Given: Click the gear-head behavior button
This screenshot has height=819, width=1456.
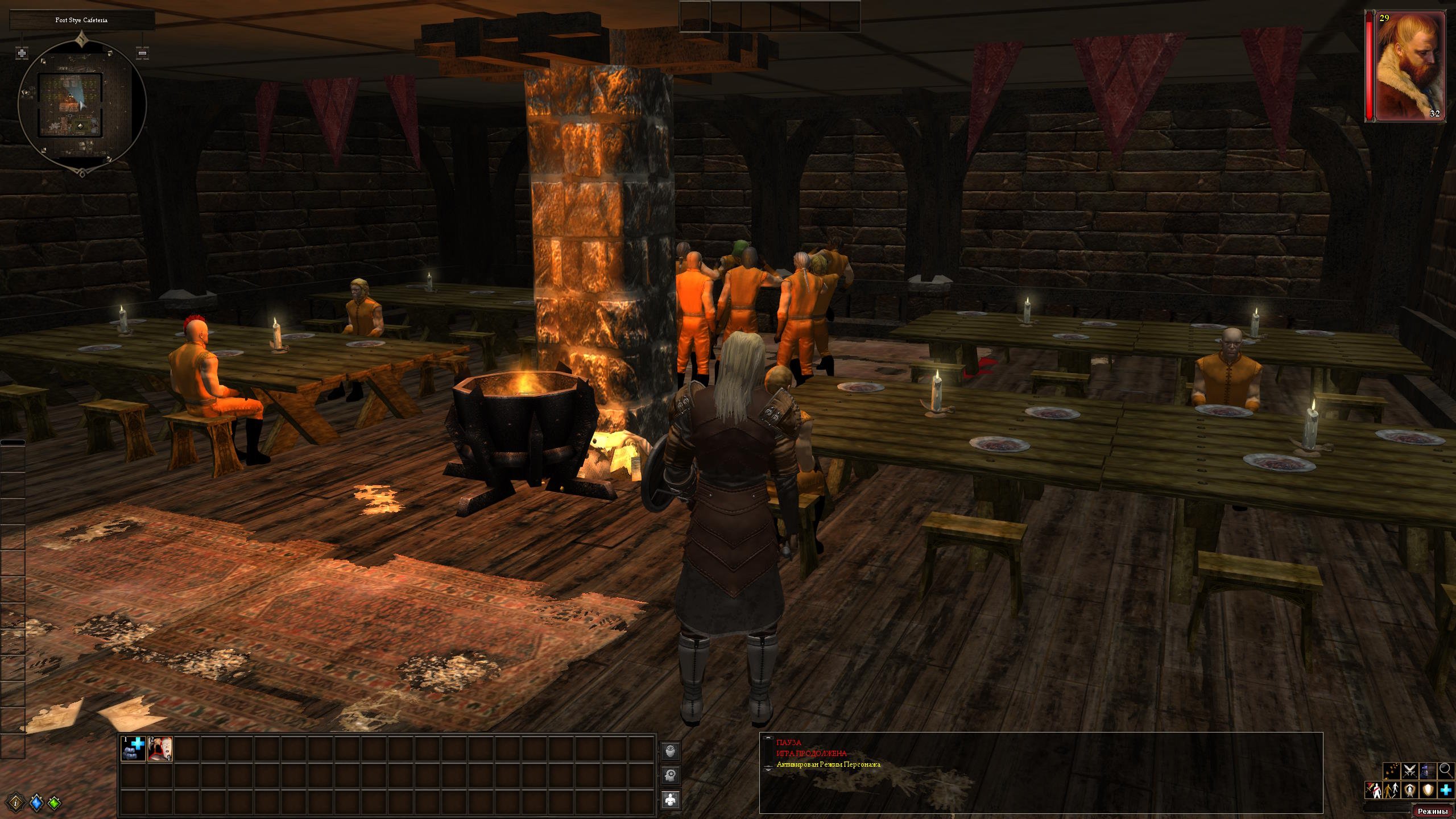Looking at the screenshot, I should pyautogui.click(x=672, y=775).
